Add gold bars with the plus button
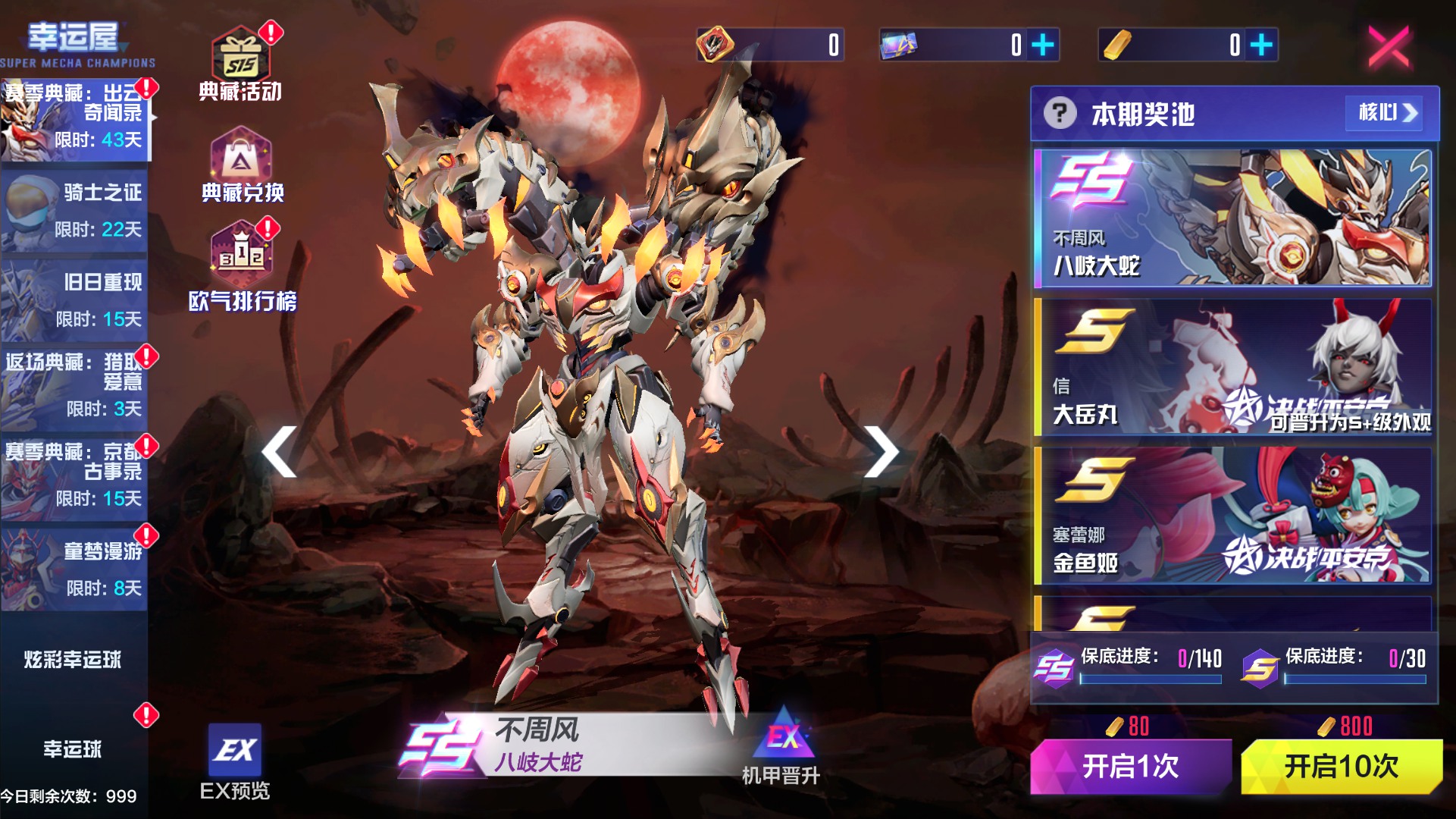 point(1261,45)
